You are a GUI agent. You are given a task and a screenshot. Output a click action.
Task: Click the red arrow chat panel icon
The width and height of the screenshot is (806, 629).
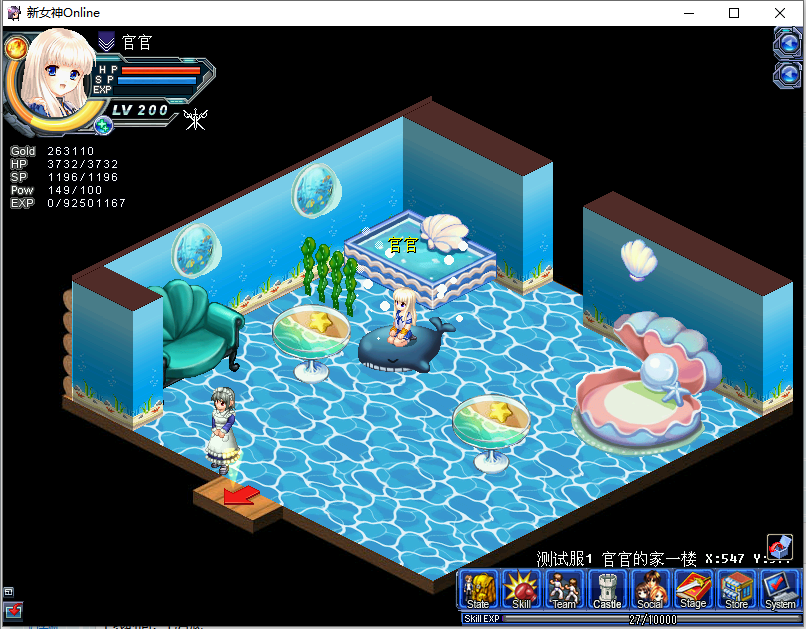coord(12,610)
